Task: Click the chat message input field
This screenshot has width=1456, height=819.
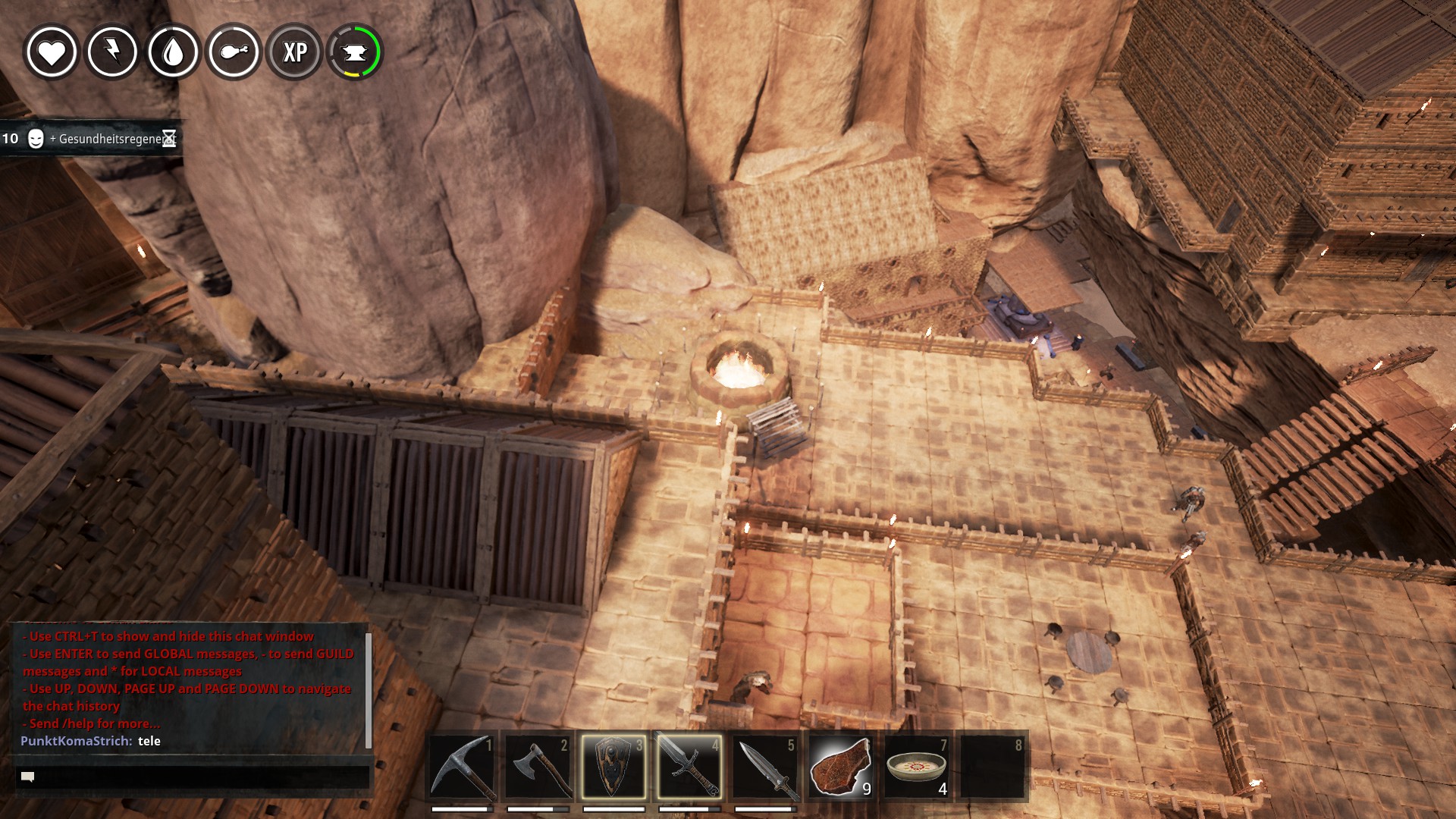Action: pyautogui.click(x=193, y=777)
